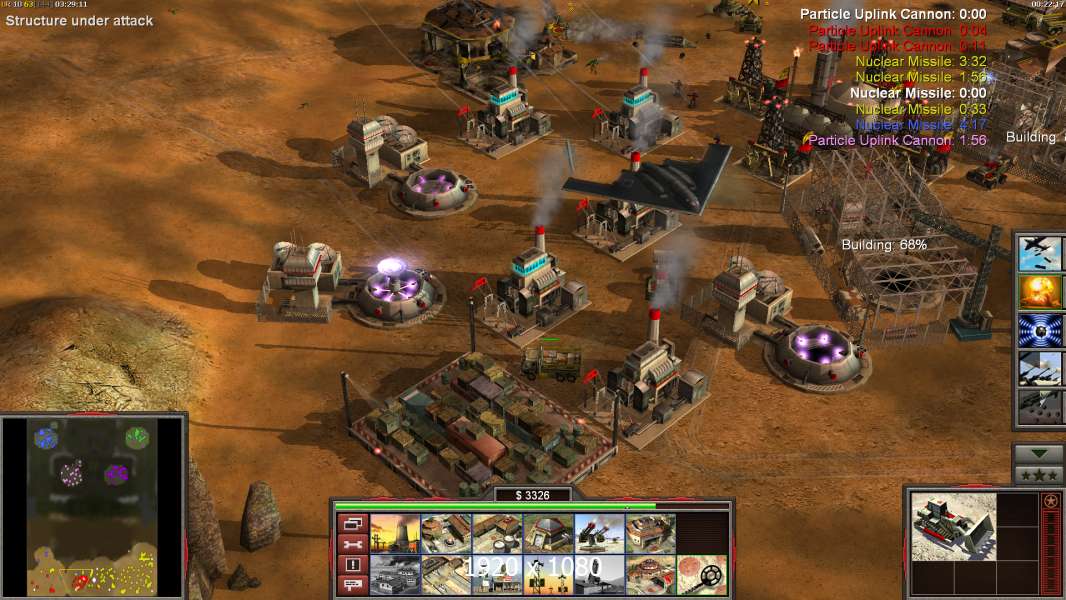The image size is (1066, 600).
Task: Open the three-star General's powers button
Action: point(1038,476)
